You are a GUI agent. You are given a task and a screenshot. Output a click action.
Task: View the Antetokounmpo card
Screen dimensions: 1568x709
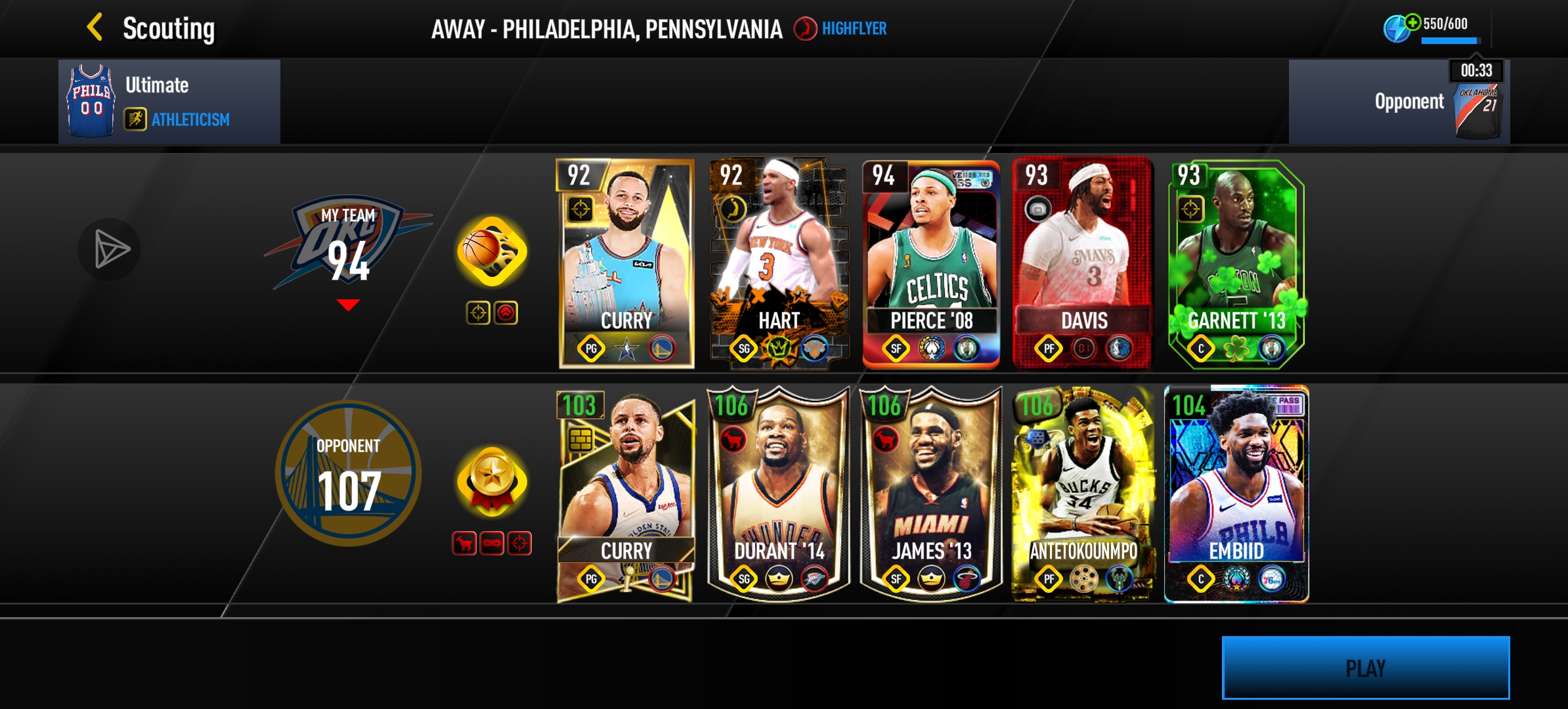click(x=1083, y=494)
